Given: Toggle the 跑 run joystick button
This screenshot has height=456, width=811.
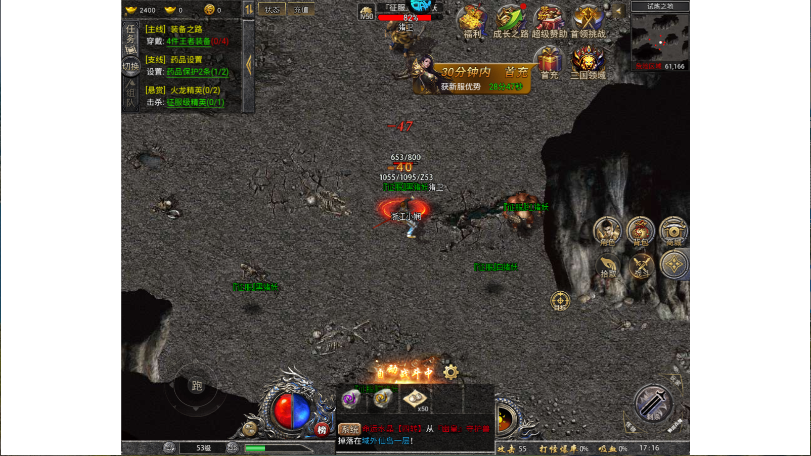Looking at the screenshot, I should [196, 387].
